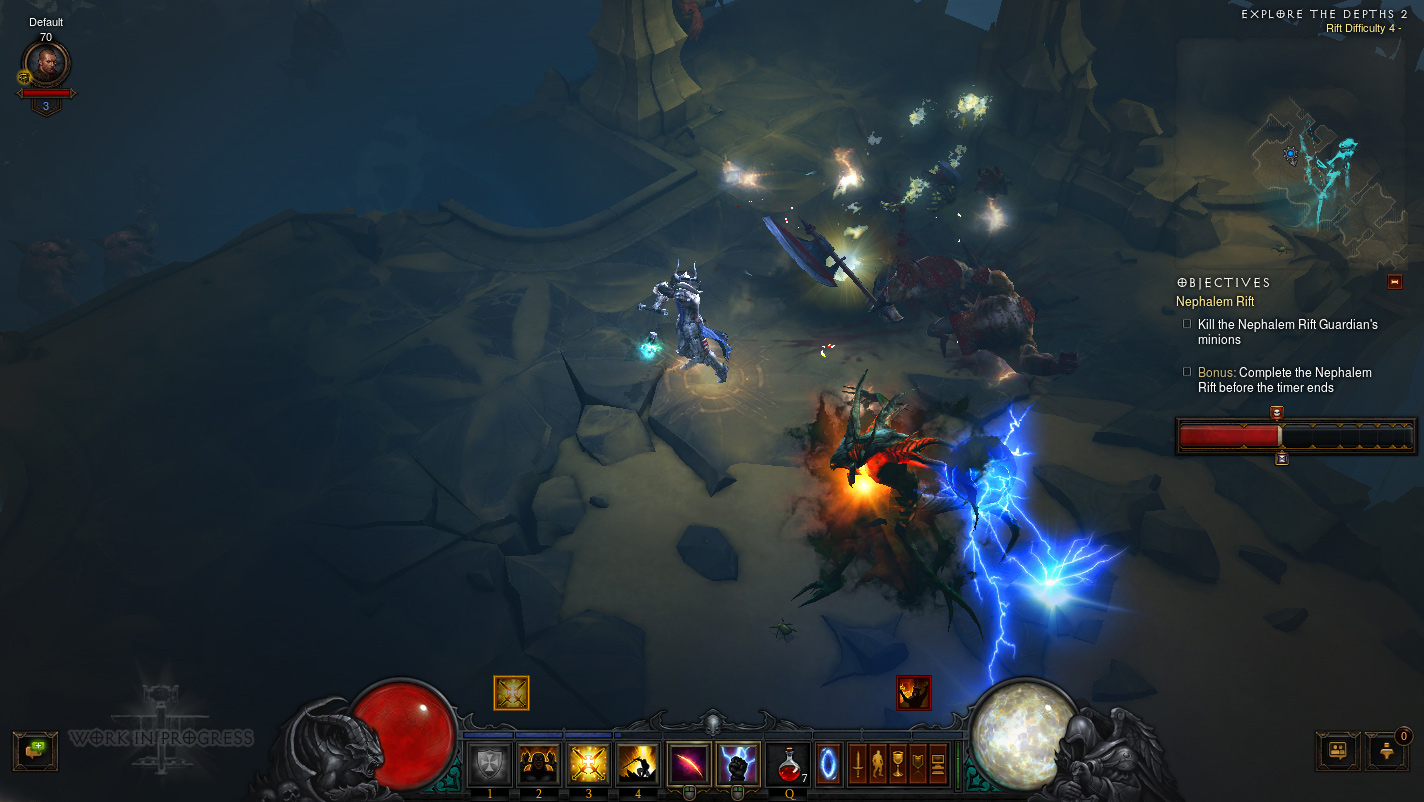Inspect the crossed swords buff icon above the hotbar
Viewport: 1424px width, 802px height.
pyautogui.click(x=511, y=693)
